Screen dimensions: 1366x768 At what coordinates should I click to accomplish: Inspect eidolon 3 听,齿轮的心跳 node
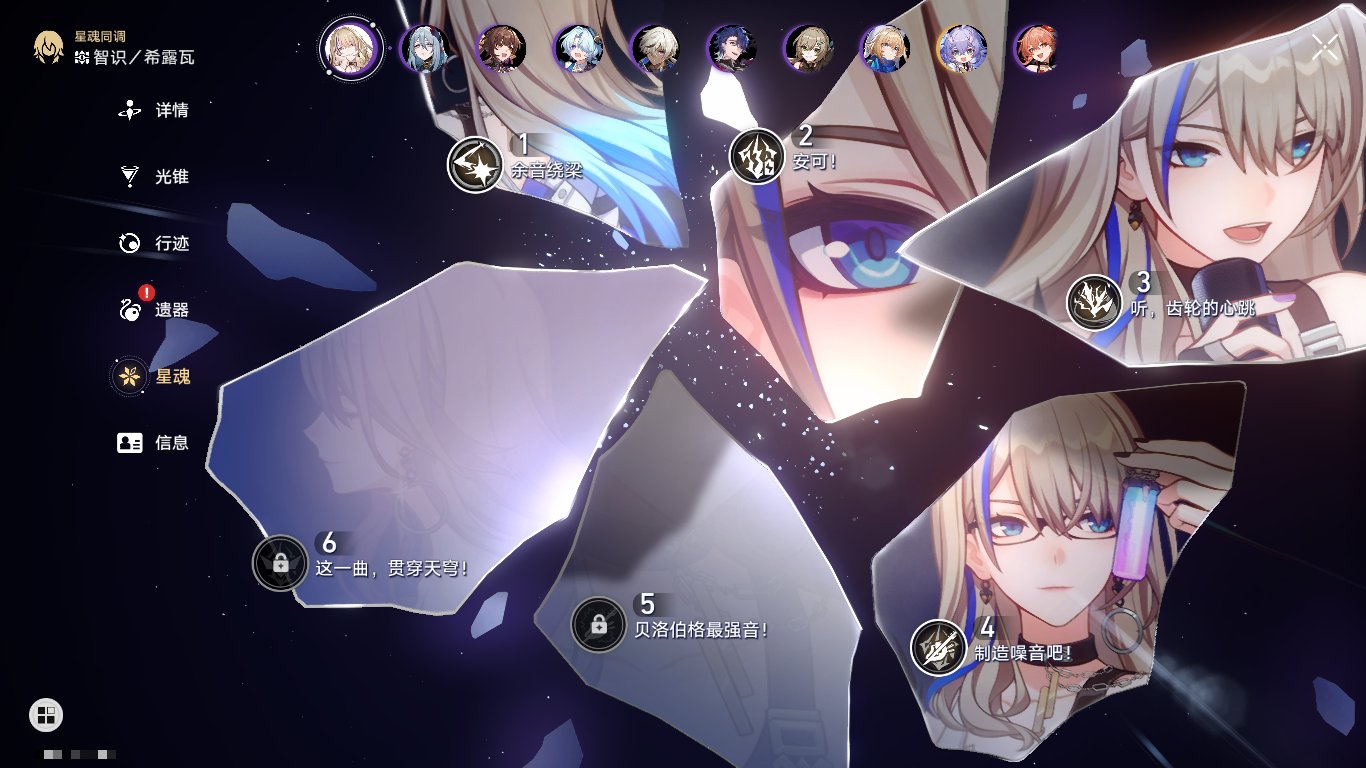[1093, 302]
